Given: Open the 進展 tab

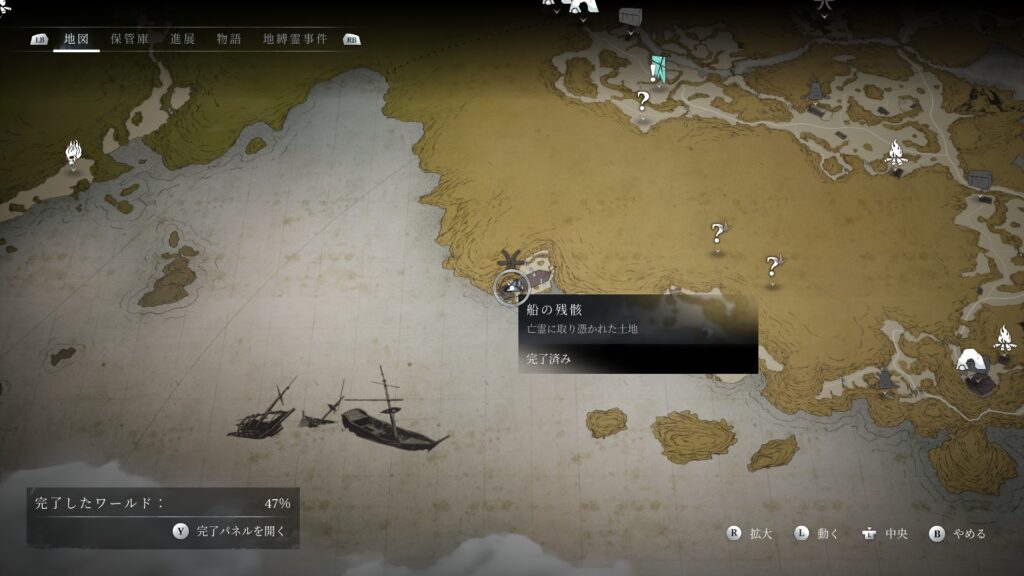Looking at the screenshot, I should (182, 39).
